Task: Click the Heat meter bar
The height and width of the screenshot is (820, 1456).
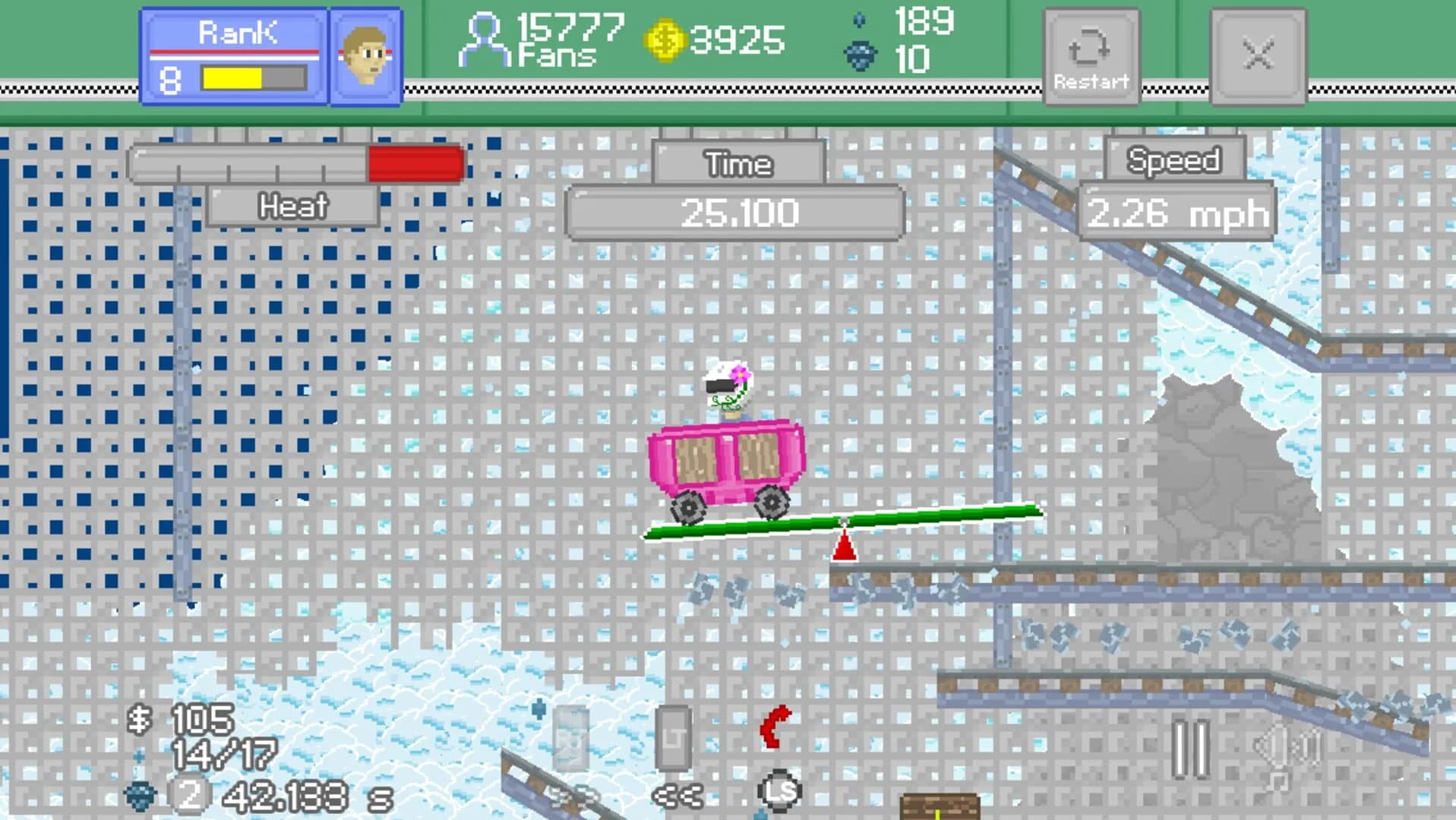Action: (295, 163)
